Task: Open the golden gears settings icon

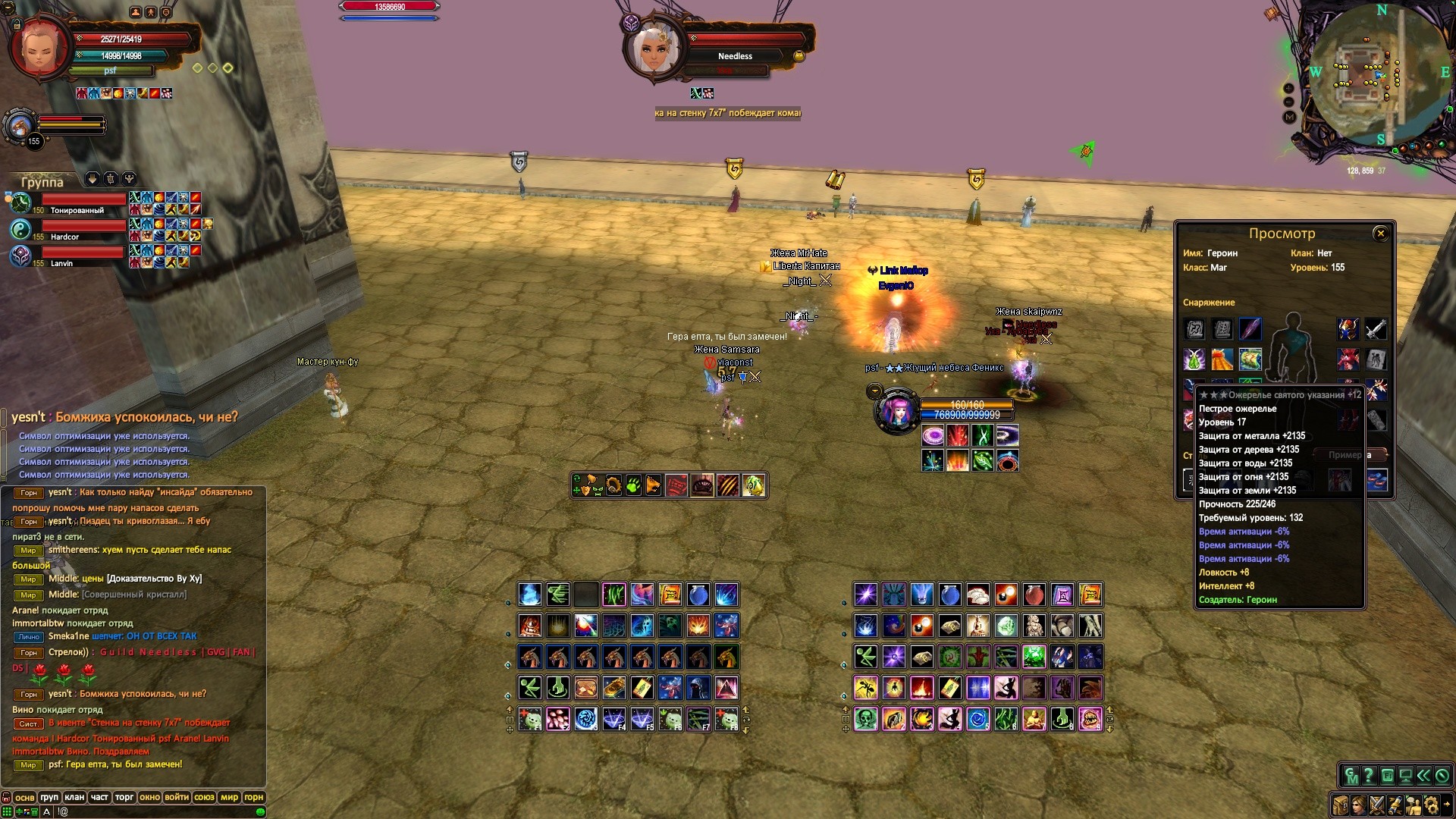Action: (x=1431, y=805)
